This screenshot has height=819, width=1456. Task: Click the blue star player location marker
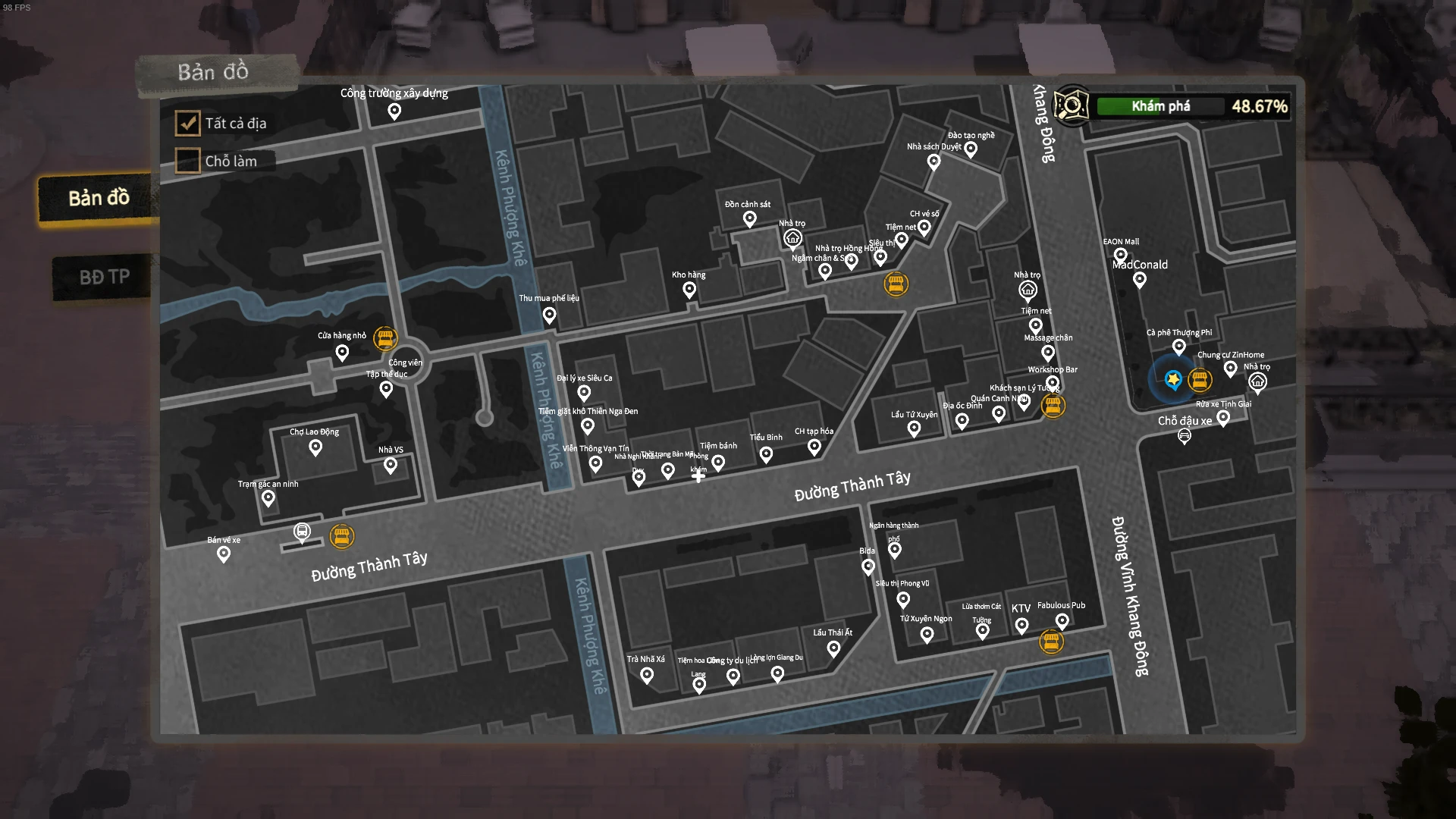click(x=1173, y=379)
